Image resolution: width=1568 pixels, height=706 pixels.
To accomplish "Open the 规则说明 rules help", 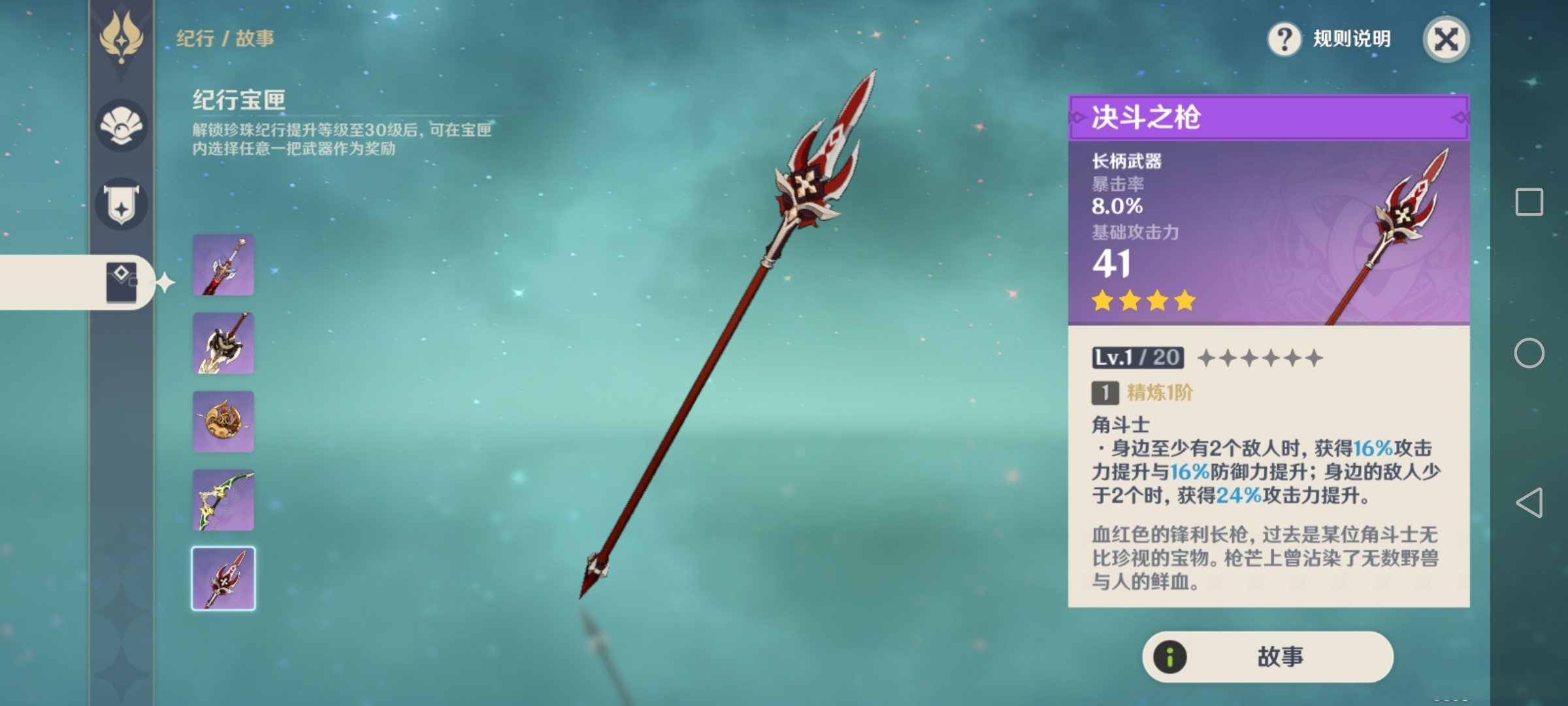I will [1330, 39].
